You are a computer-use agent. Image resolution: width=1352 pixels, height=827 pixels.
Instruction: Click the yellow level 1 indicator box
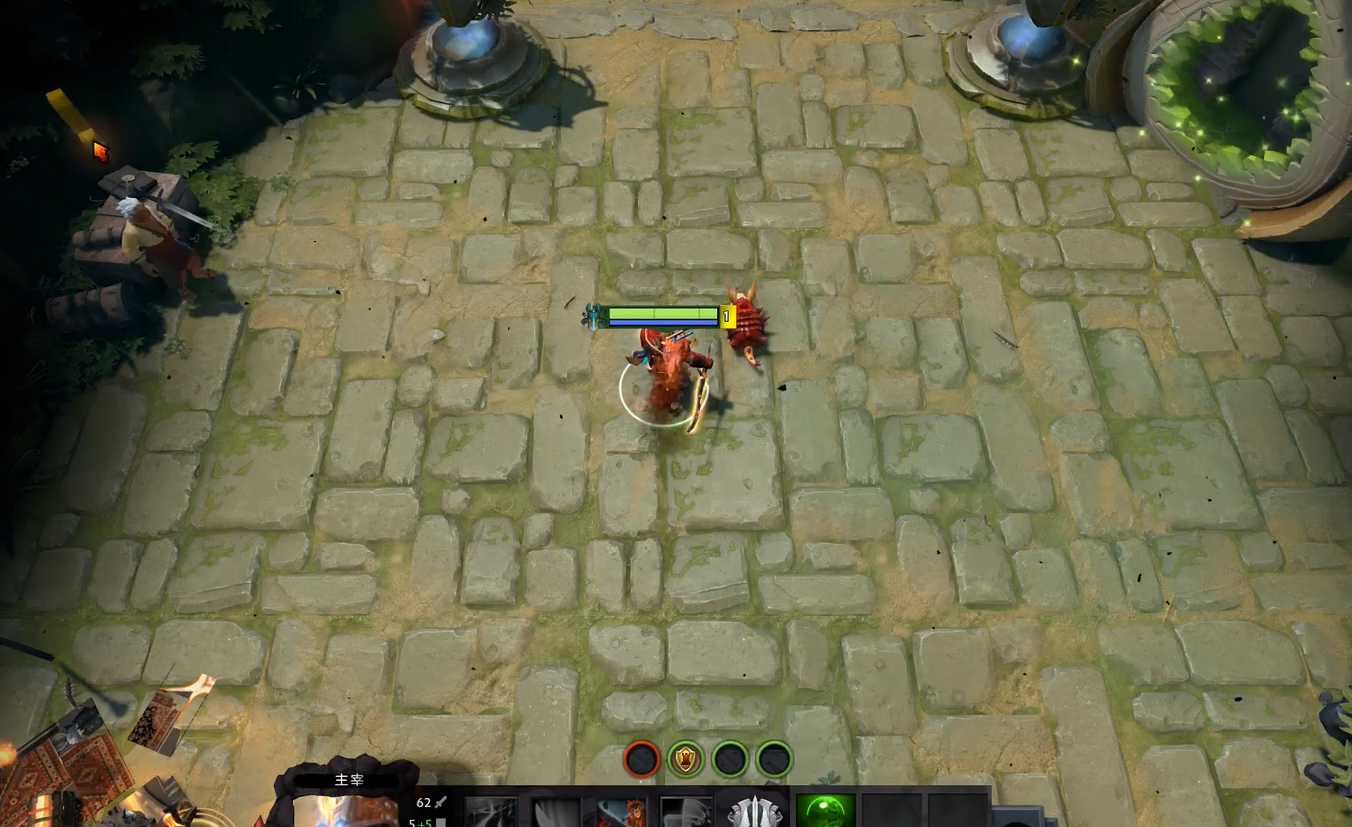click(728, 316)
